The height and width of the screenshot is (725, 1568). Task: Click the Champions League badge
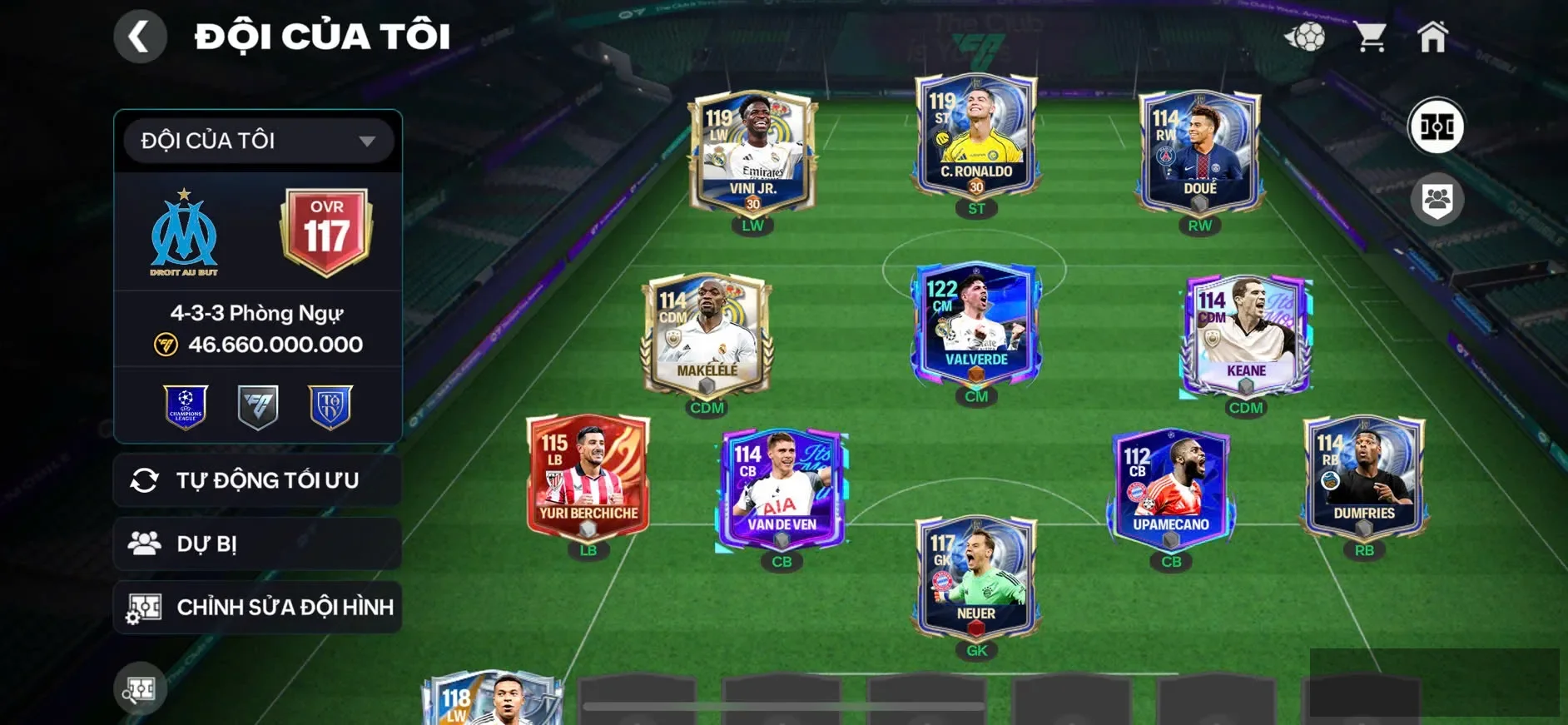tap(186, 407)
